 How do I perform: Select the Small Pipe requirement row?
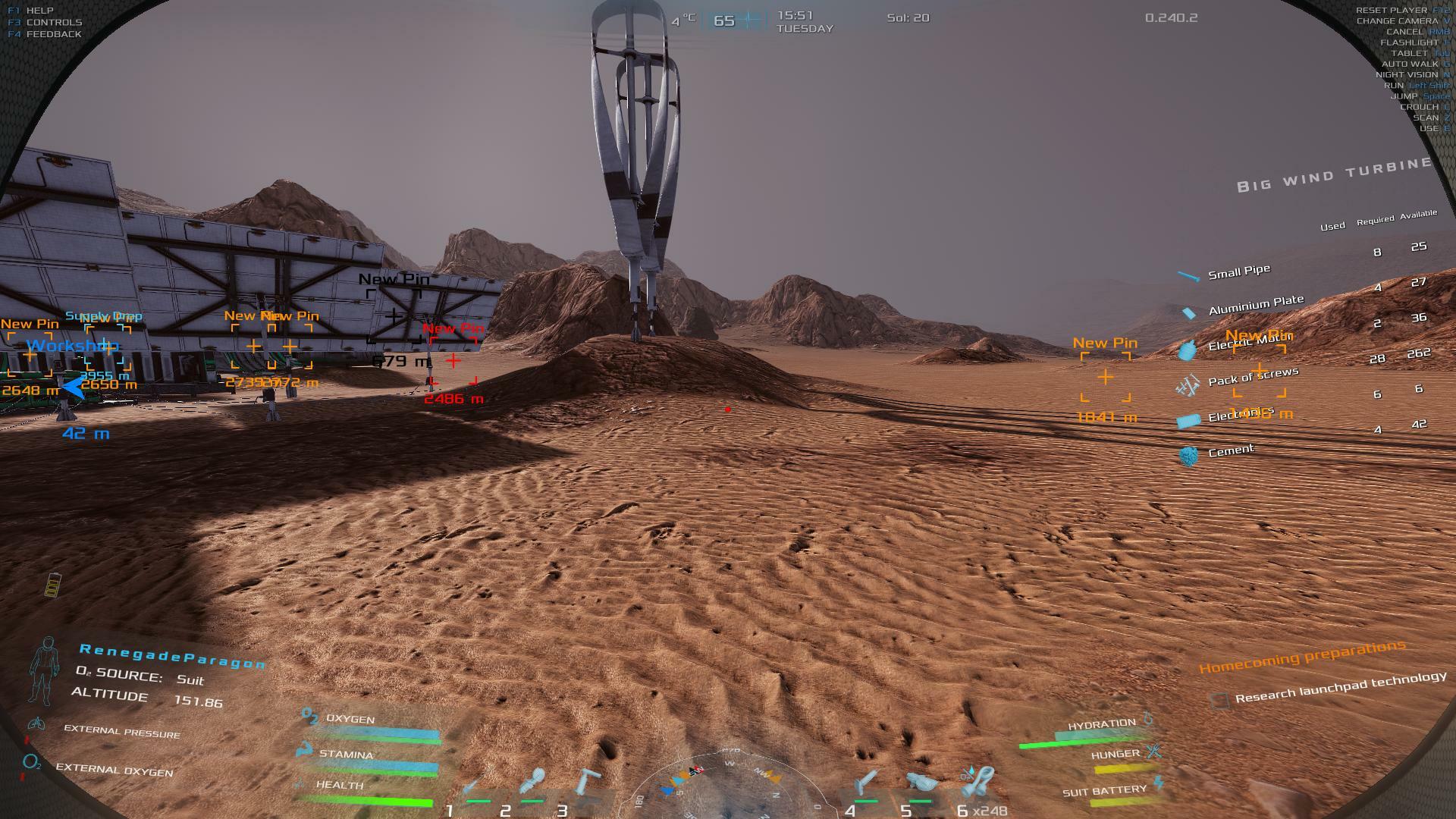click(x=1238, y=272)
